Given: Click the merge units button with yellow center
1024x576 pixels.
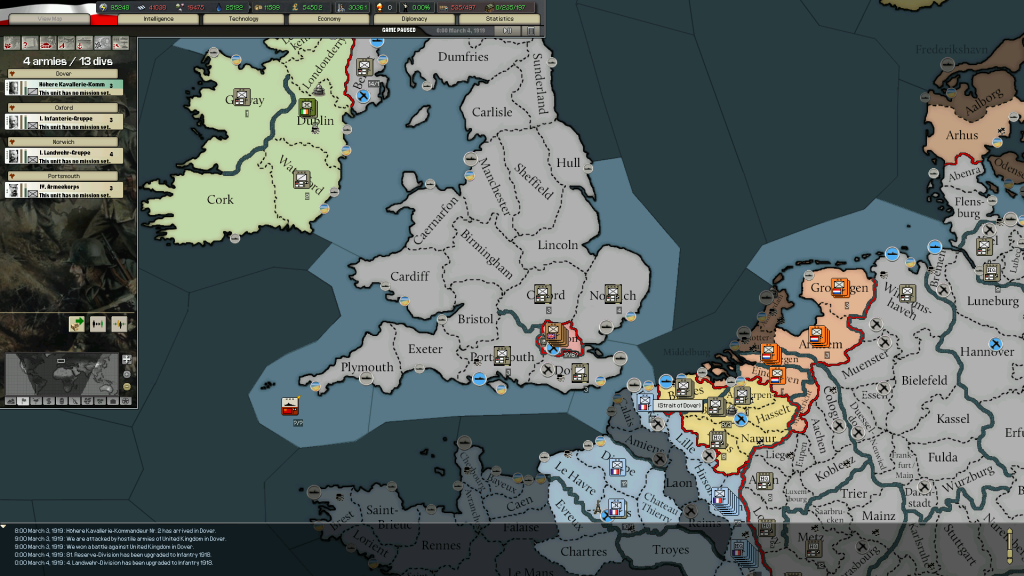Looking at the screenshot, I should coord(119,324).
